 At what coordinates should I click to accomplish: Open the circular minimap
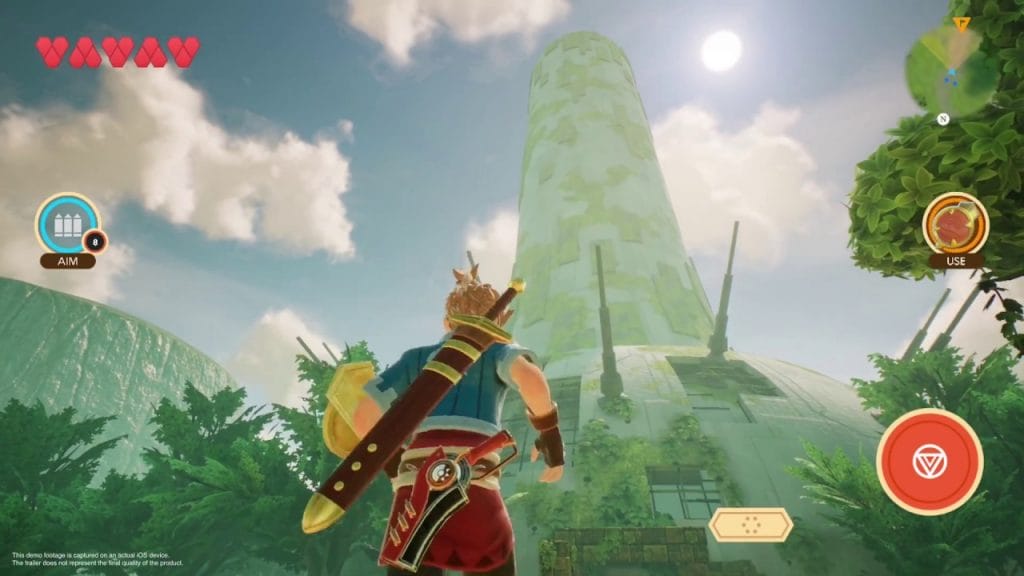pyautogui.click(x=944, y=68)
